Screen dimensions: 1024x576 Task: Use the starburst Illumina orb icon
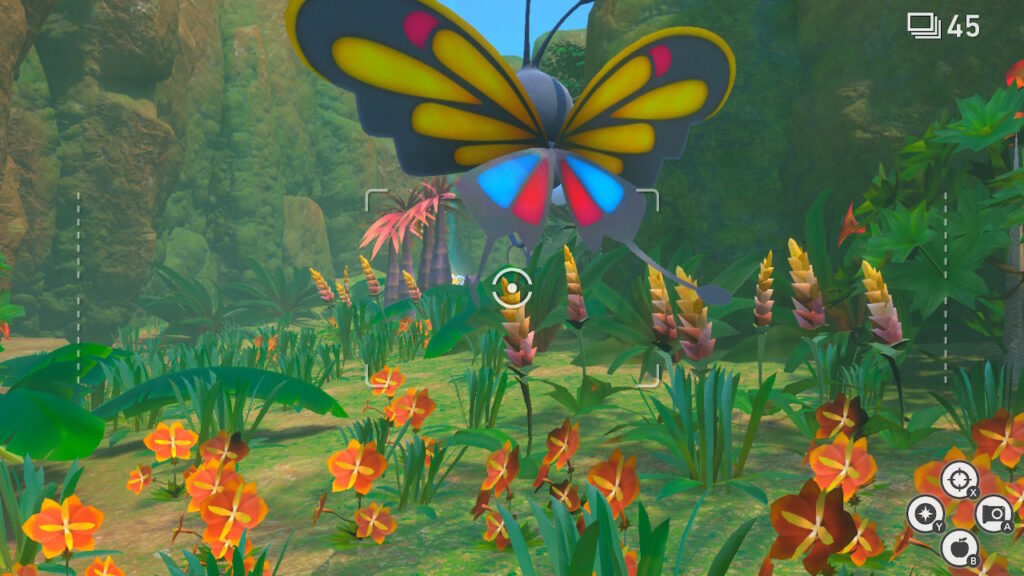click(x=925, y=514)
